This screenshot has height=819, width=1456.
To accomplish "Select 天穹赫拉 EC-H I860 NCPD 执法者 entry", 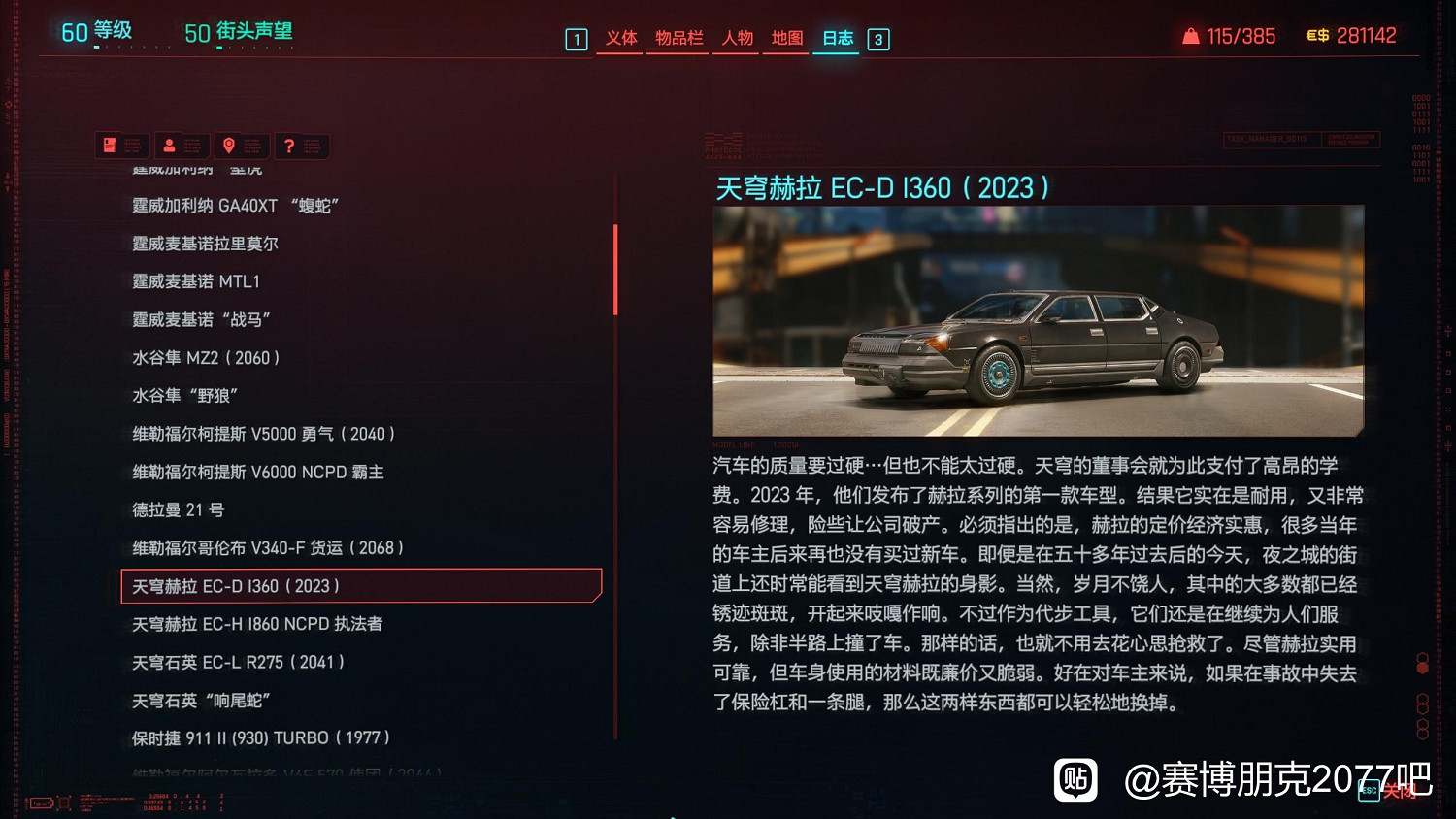I will click(x=254, y=624).
